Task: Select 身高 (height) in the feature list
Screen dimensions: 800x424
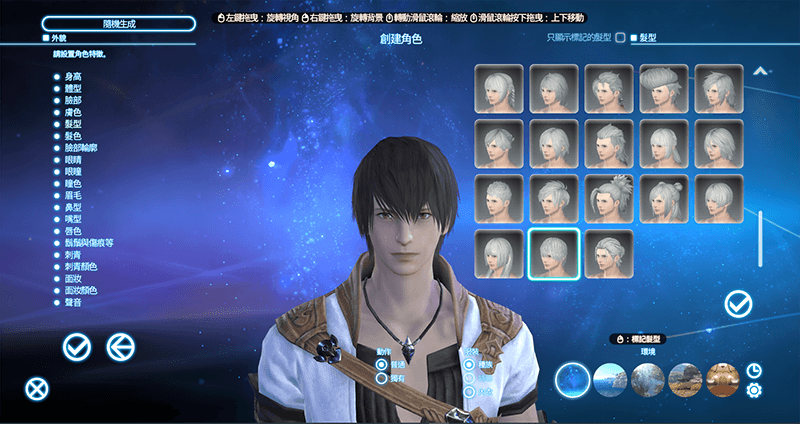Action: coord(73,76)
